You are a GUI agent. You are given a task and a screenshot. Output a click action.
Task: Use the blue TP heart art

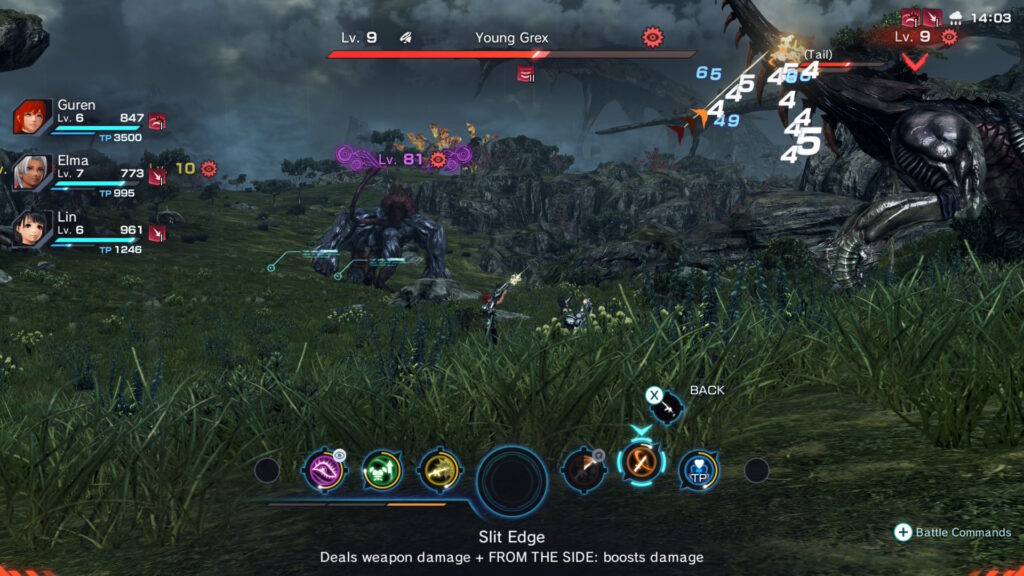click(698, 469)
